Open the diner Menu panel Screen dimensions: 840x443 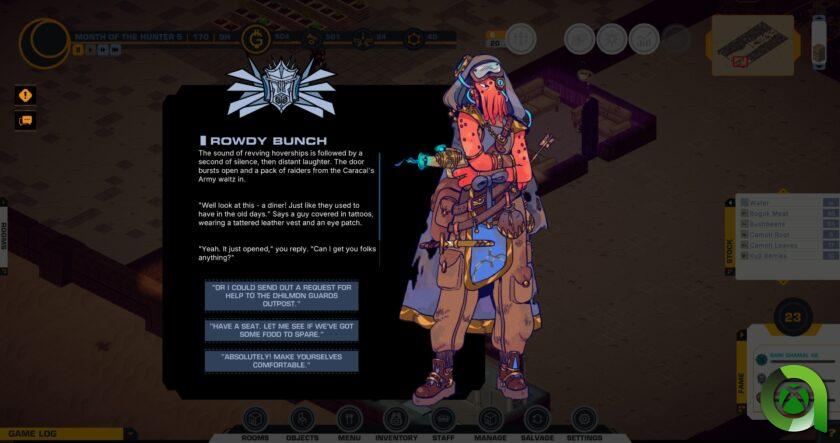coord(349,421)
